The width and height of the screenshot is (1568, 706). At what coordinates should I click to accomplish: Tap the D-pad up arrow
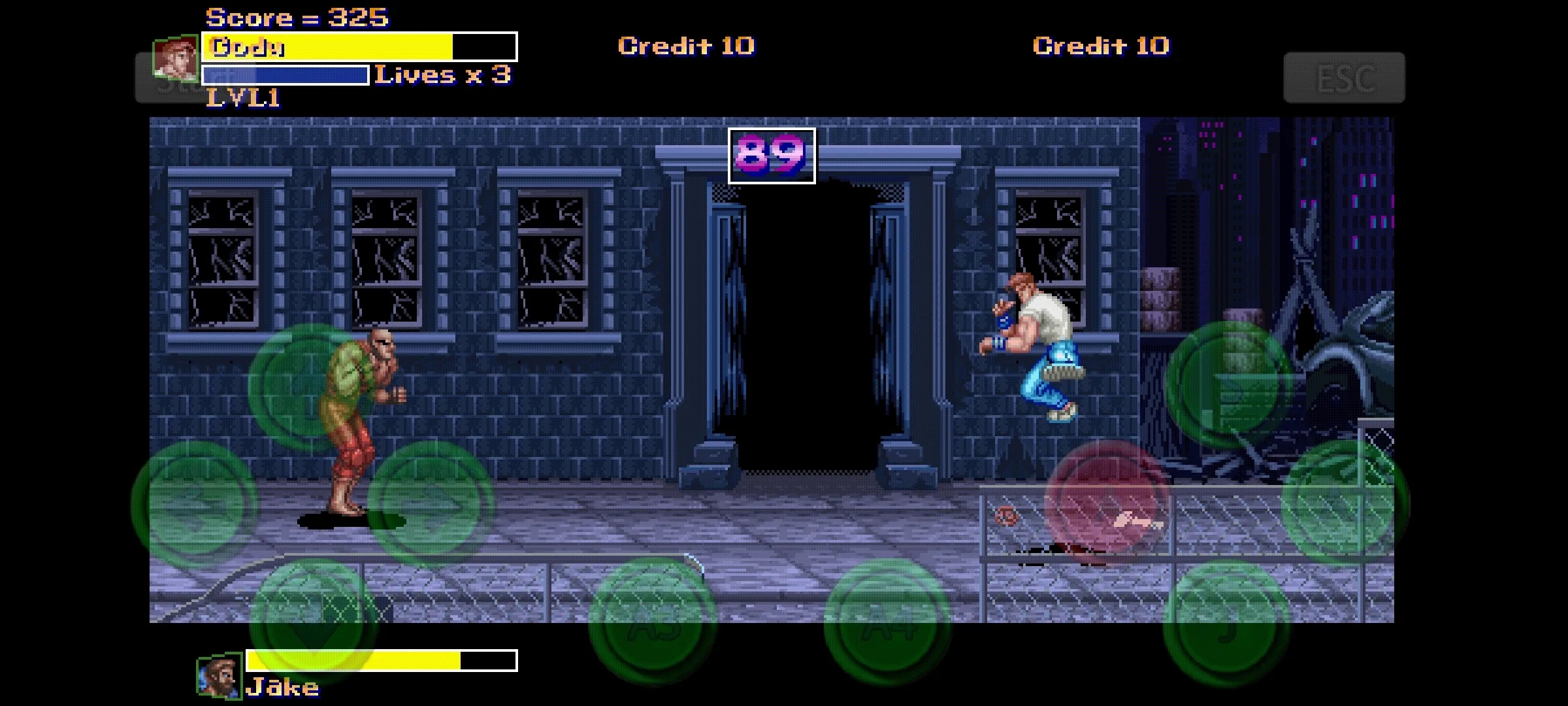pos(311,387)
